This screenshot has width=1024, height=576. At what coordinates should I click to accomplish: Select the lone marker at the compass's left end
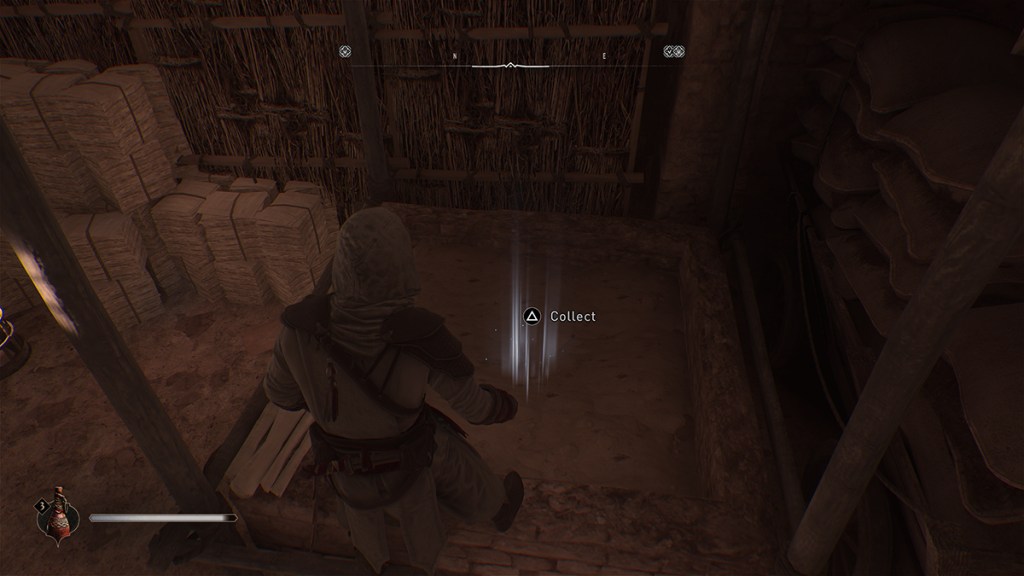(345, 51)
